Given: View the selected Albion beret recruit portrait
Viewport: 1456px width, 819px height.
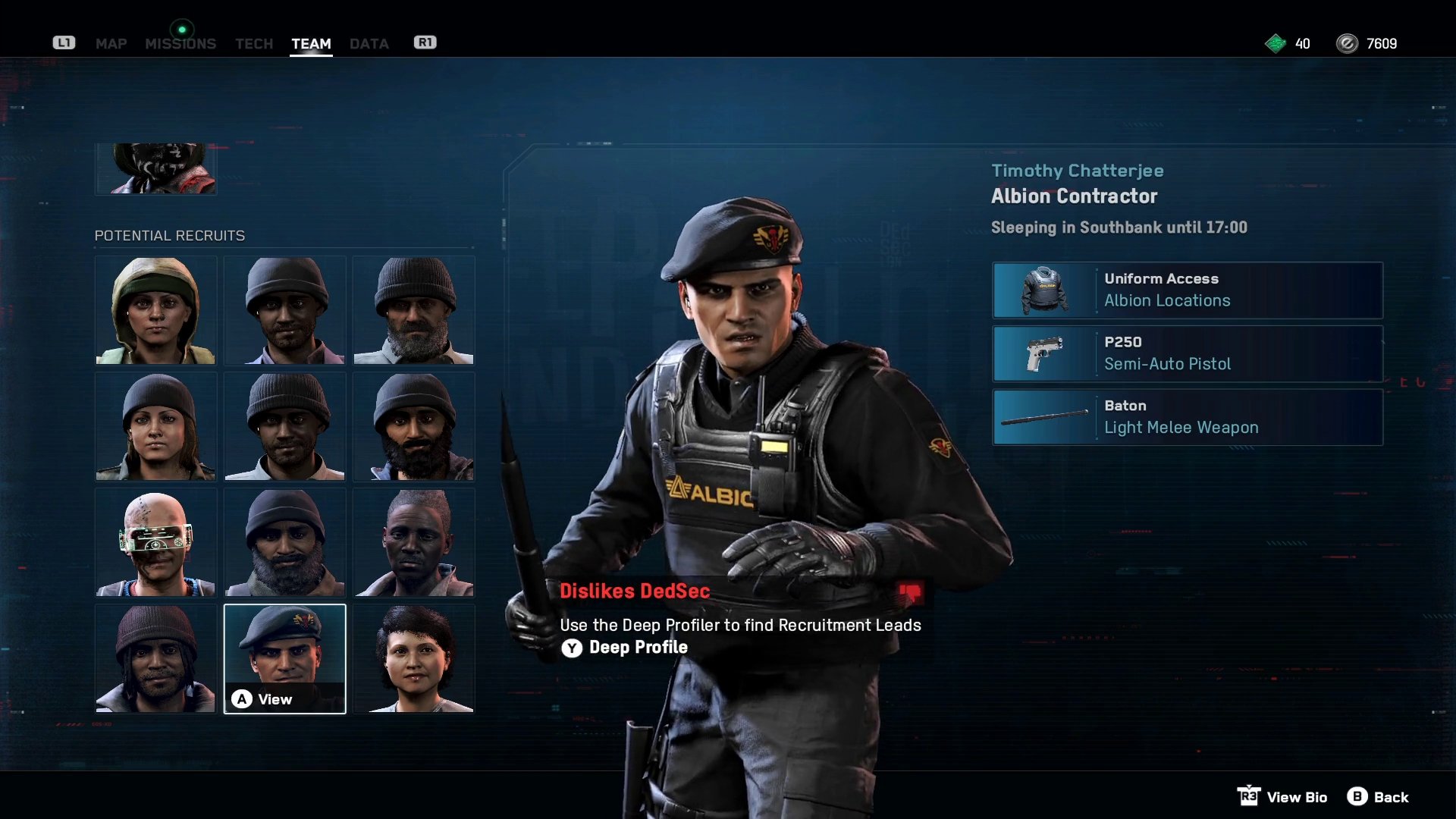Looking at the screenshot, I should click(284, 658).
